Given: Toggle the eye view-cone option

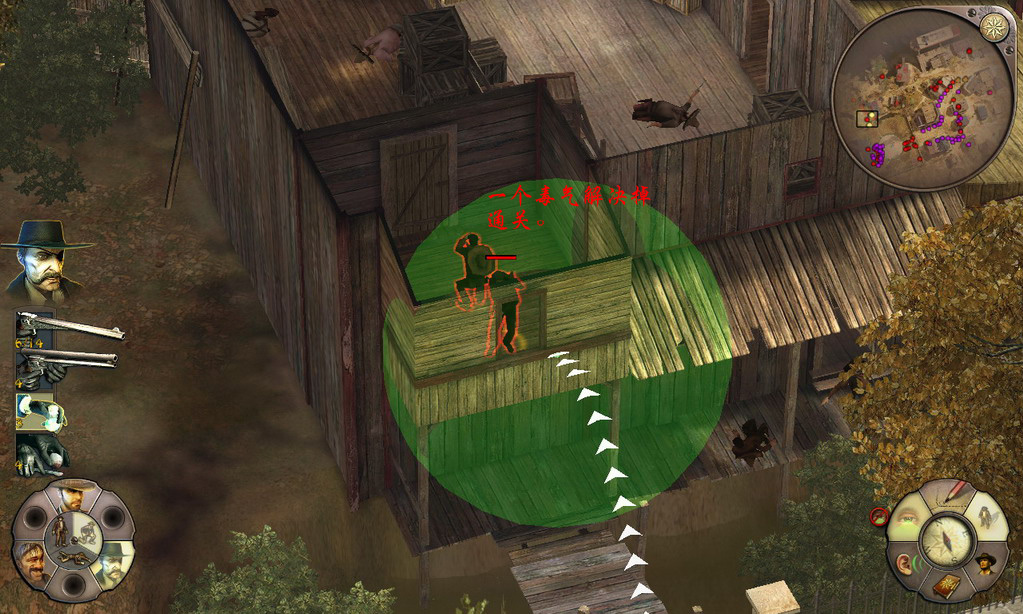Looking at the screenshot, I should 906,518.
